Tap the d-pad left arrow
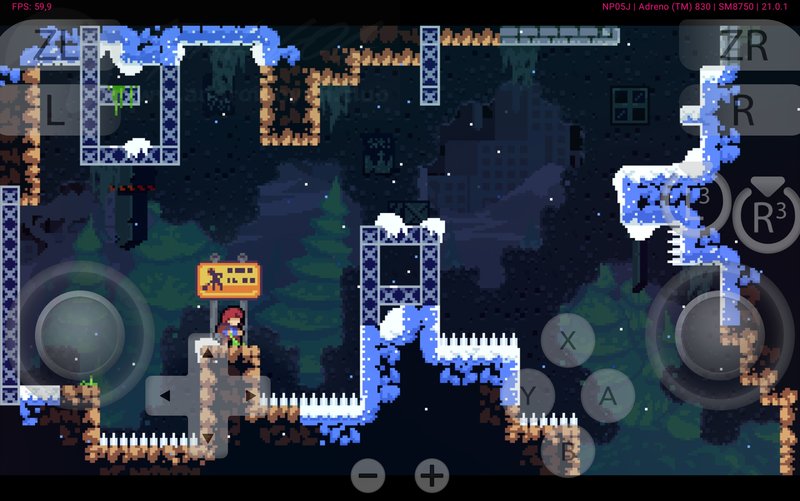Image resolution: width=800 pixels, height=501 pixels. point(165,396)
